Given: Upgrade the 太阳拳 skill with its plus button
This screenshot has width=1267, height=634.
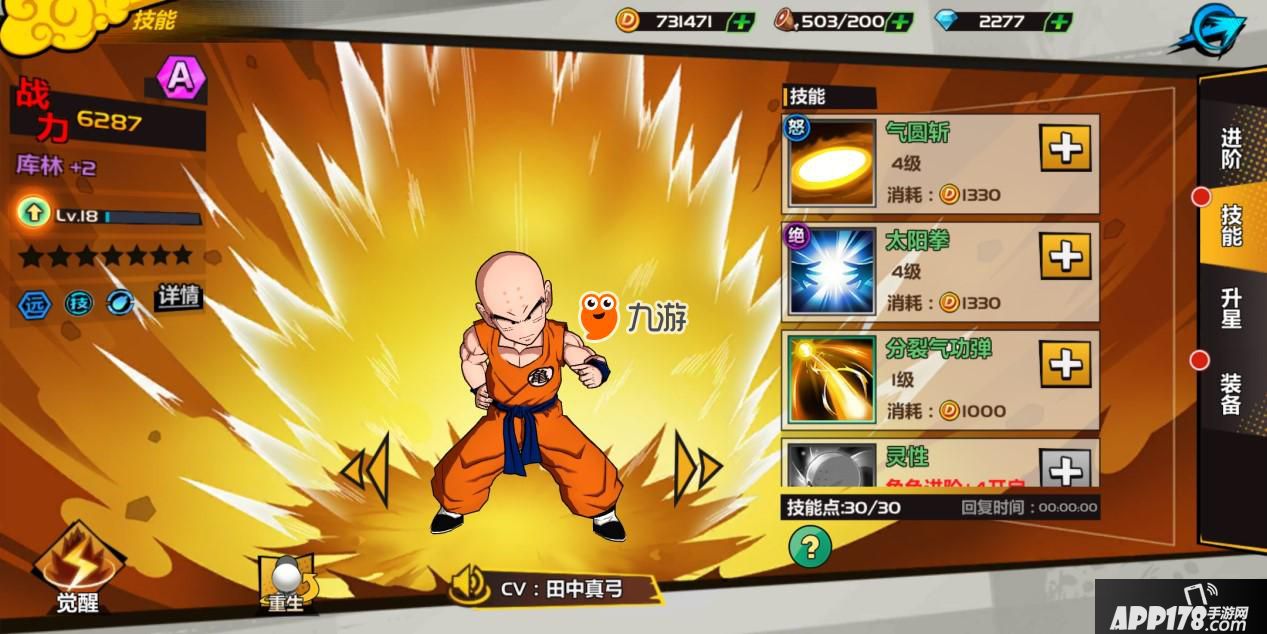Looking at the screenshot, I should [x=1065, y=257].
